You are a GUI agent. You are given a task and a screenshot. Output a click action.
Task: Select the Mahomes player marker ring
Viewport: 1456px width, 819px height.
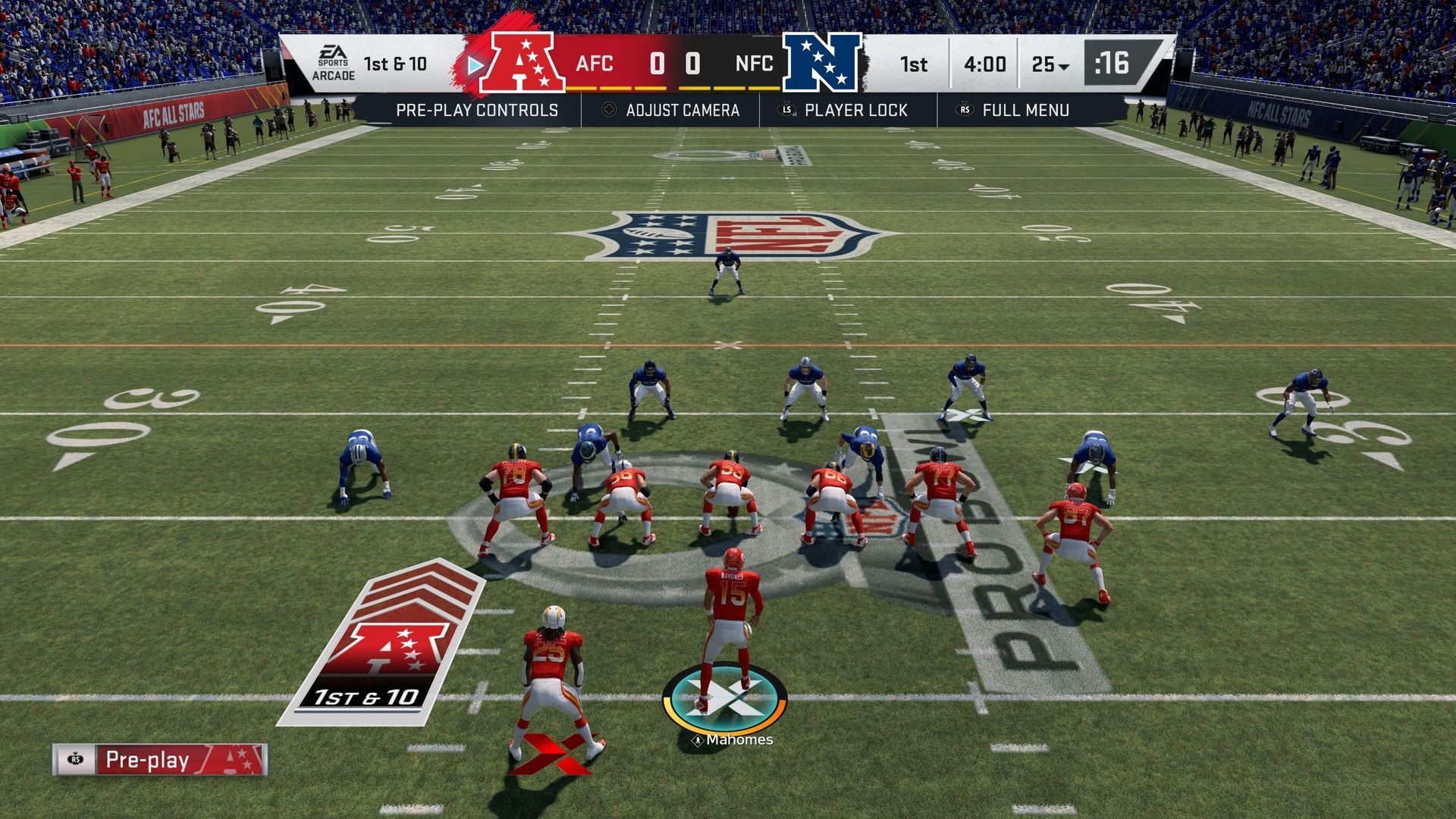[x=724, y=698]
